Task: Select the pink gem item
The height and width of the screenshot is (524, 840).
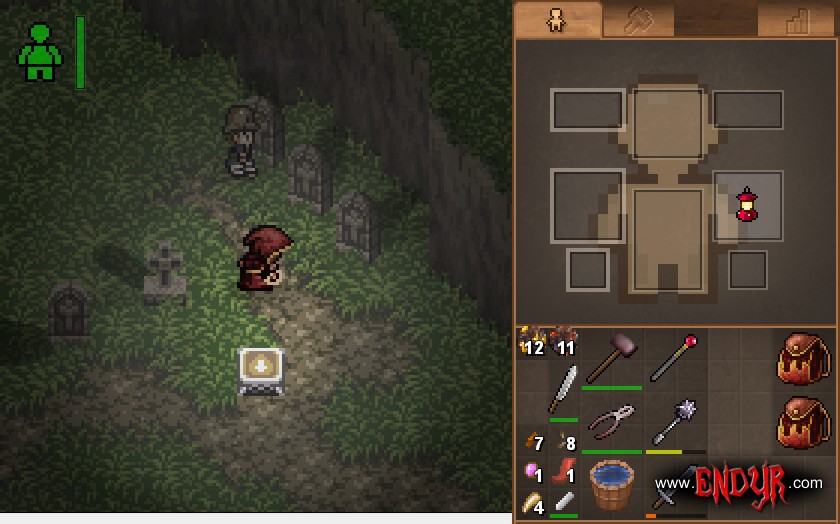Action: tap(532, 472)
